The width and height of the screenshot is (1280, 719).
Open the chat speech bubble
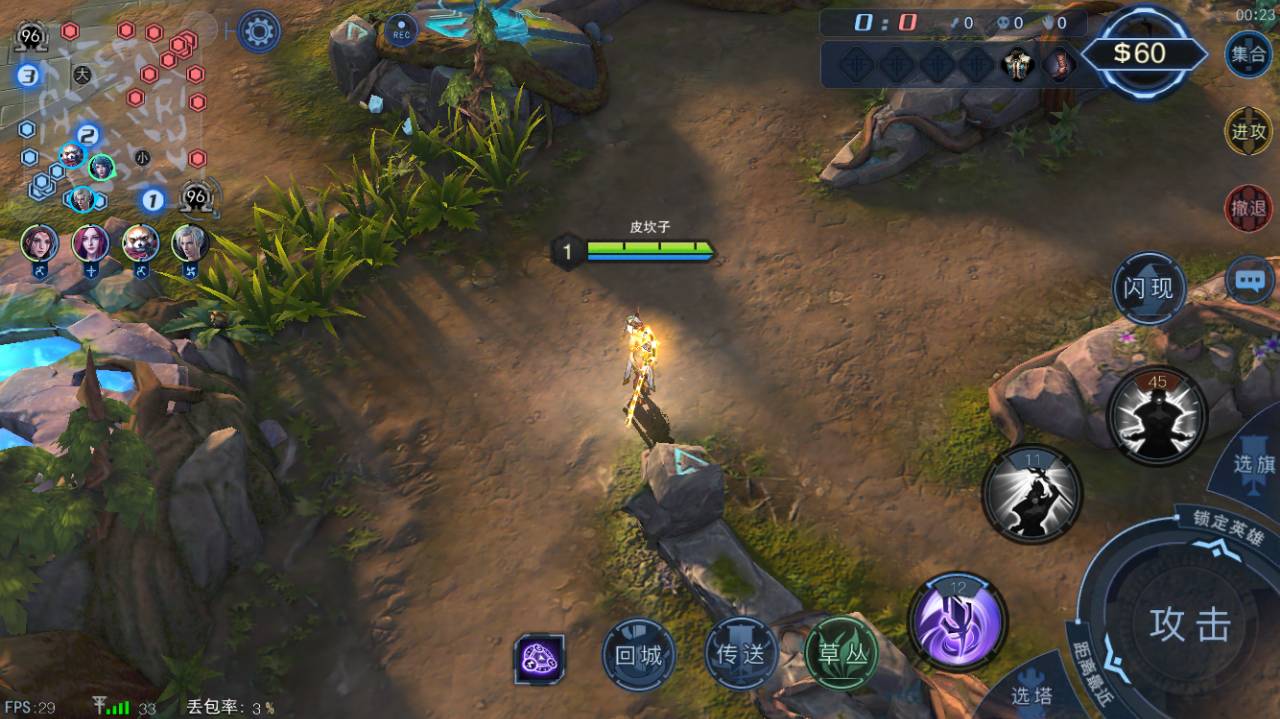[x=1250, y=281]
